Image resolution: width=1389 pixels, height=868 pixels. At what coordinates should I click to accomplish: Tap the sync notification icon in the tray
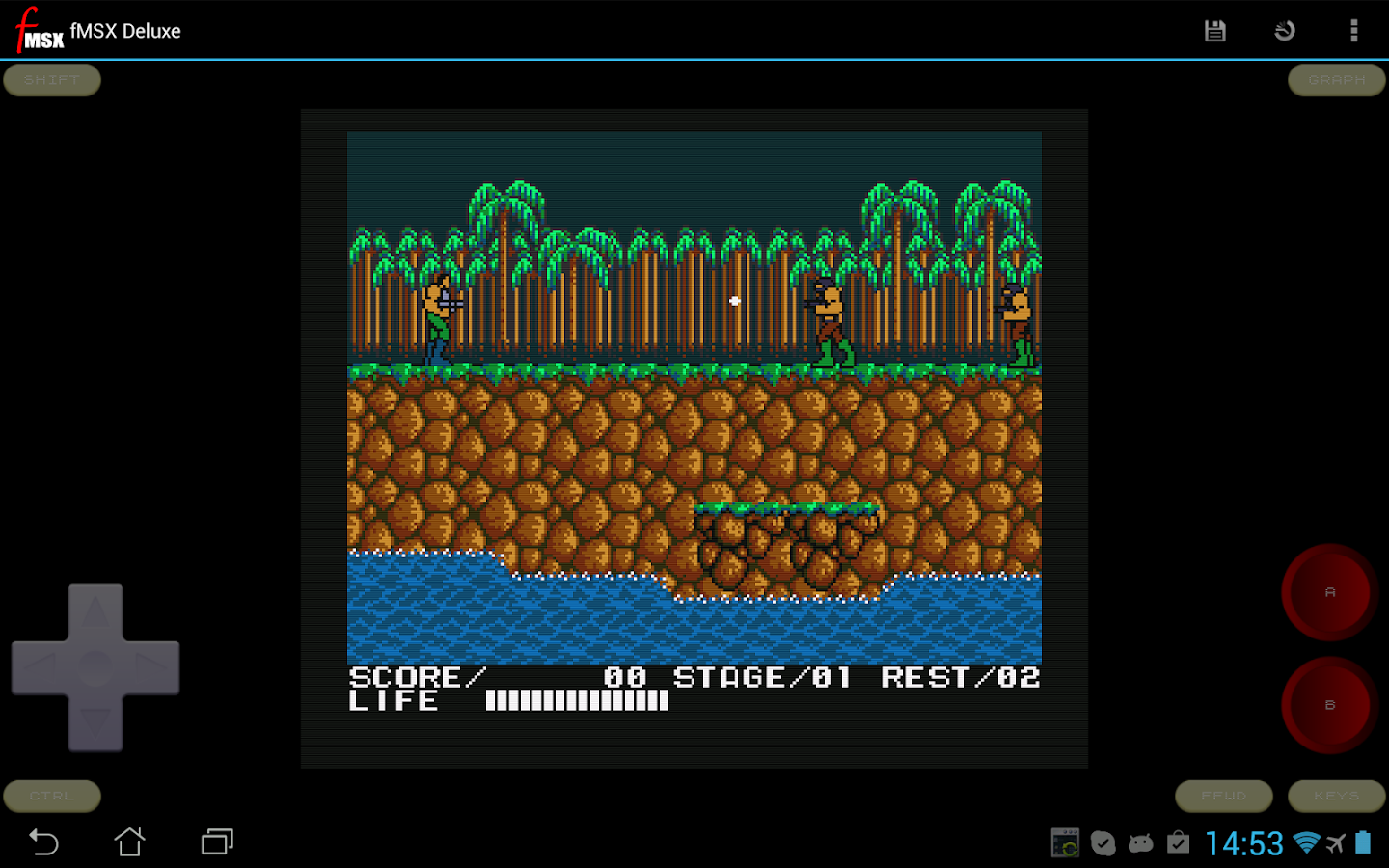pos(1065,842)
